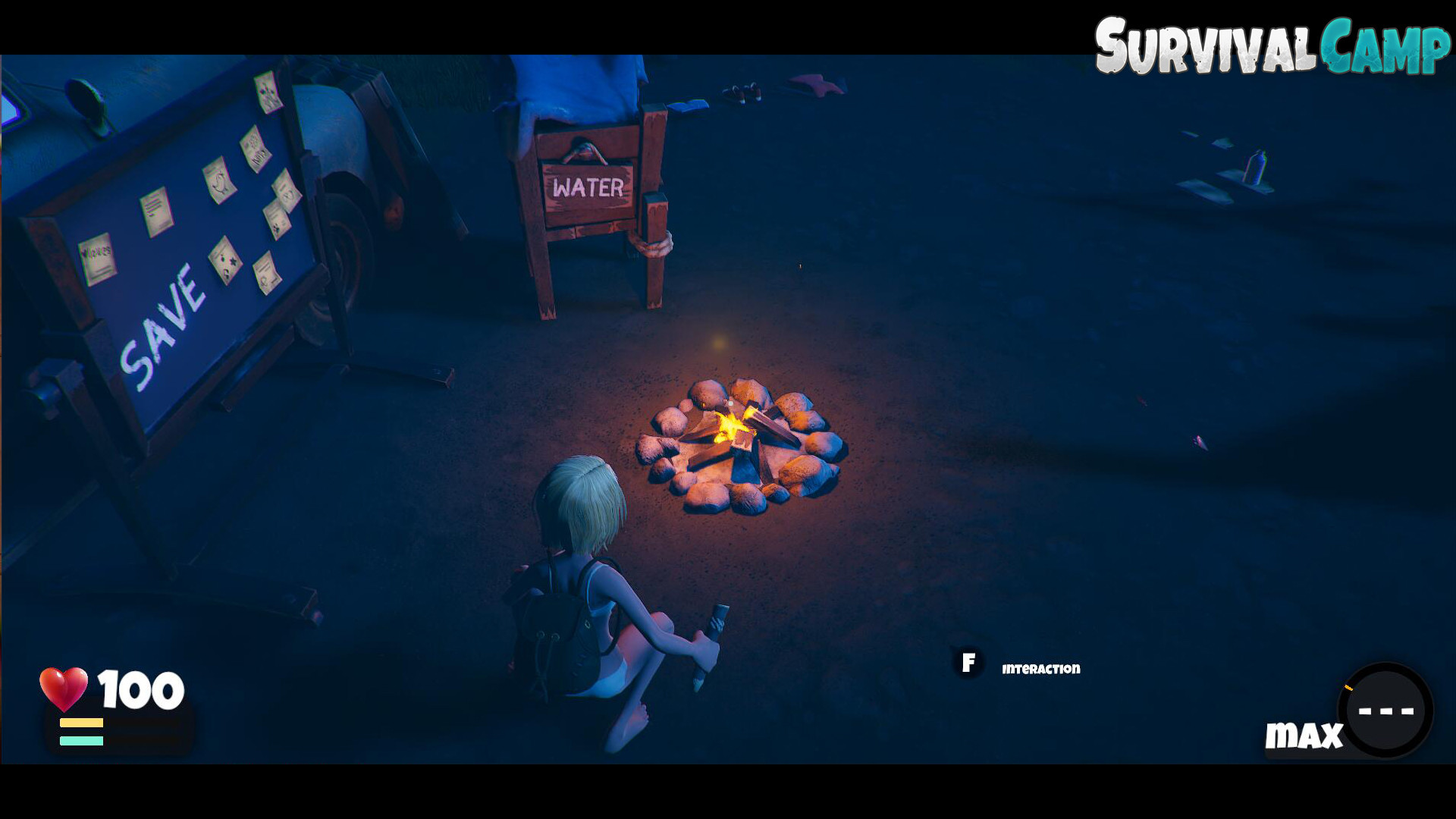Open the bird-sketch note on the board
This screenshot has width=1456, height=819.
(221, 182)
